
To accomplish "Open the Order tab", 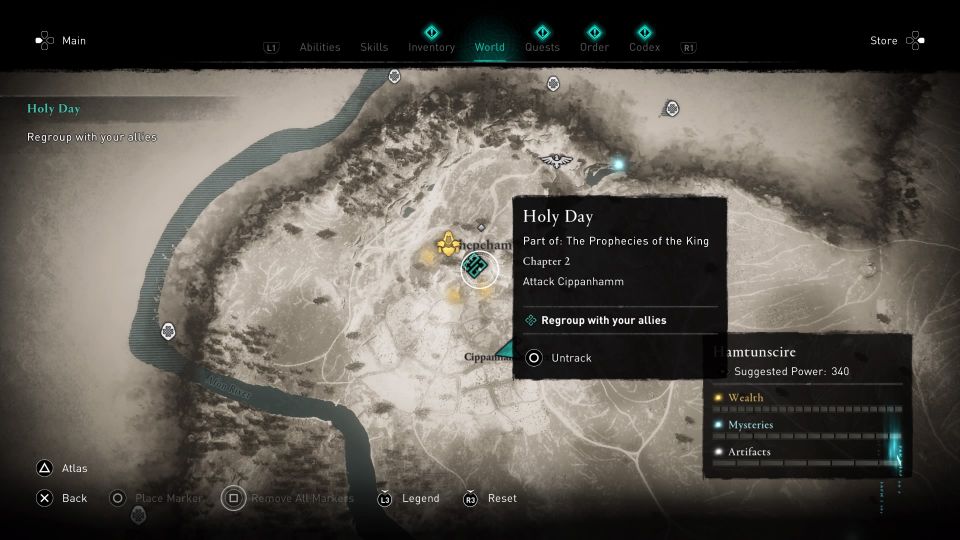I will click(x=594, y=47).
